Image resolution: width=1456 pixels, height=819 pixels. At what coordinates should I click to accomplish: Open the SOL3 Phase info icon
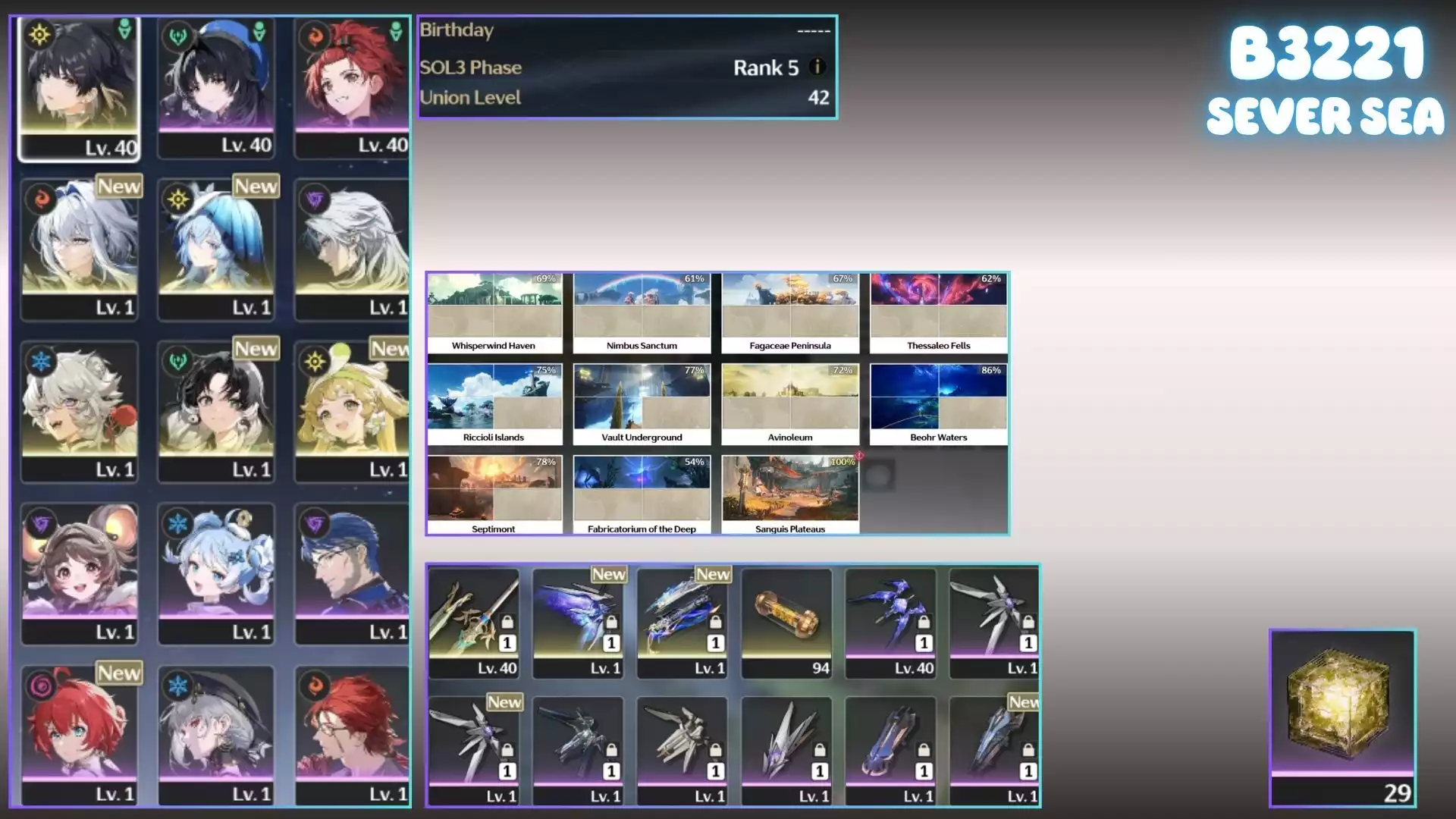(x=817, y=67)
